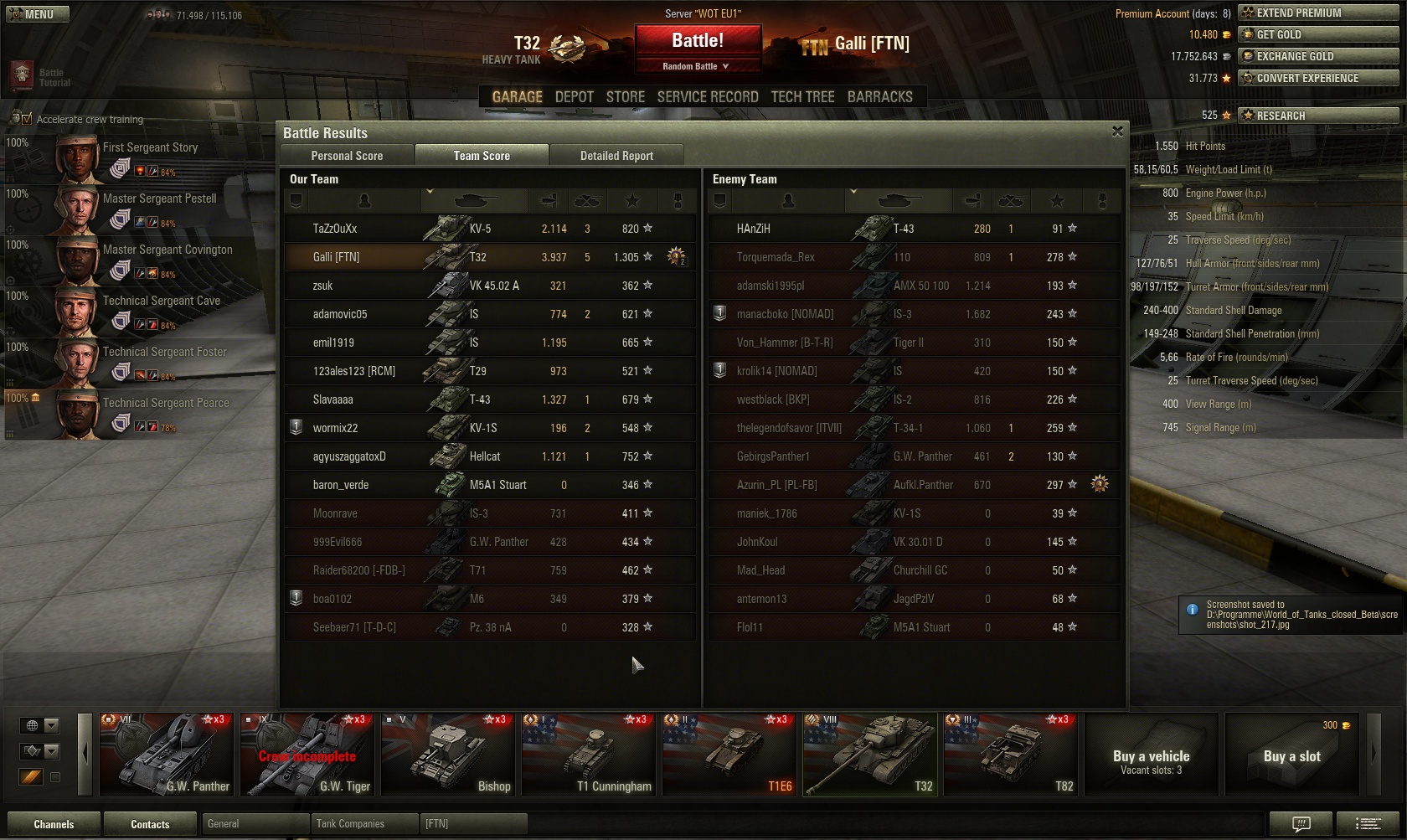Open the main MENU button

pyautogui.click(x=38, y=14)
